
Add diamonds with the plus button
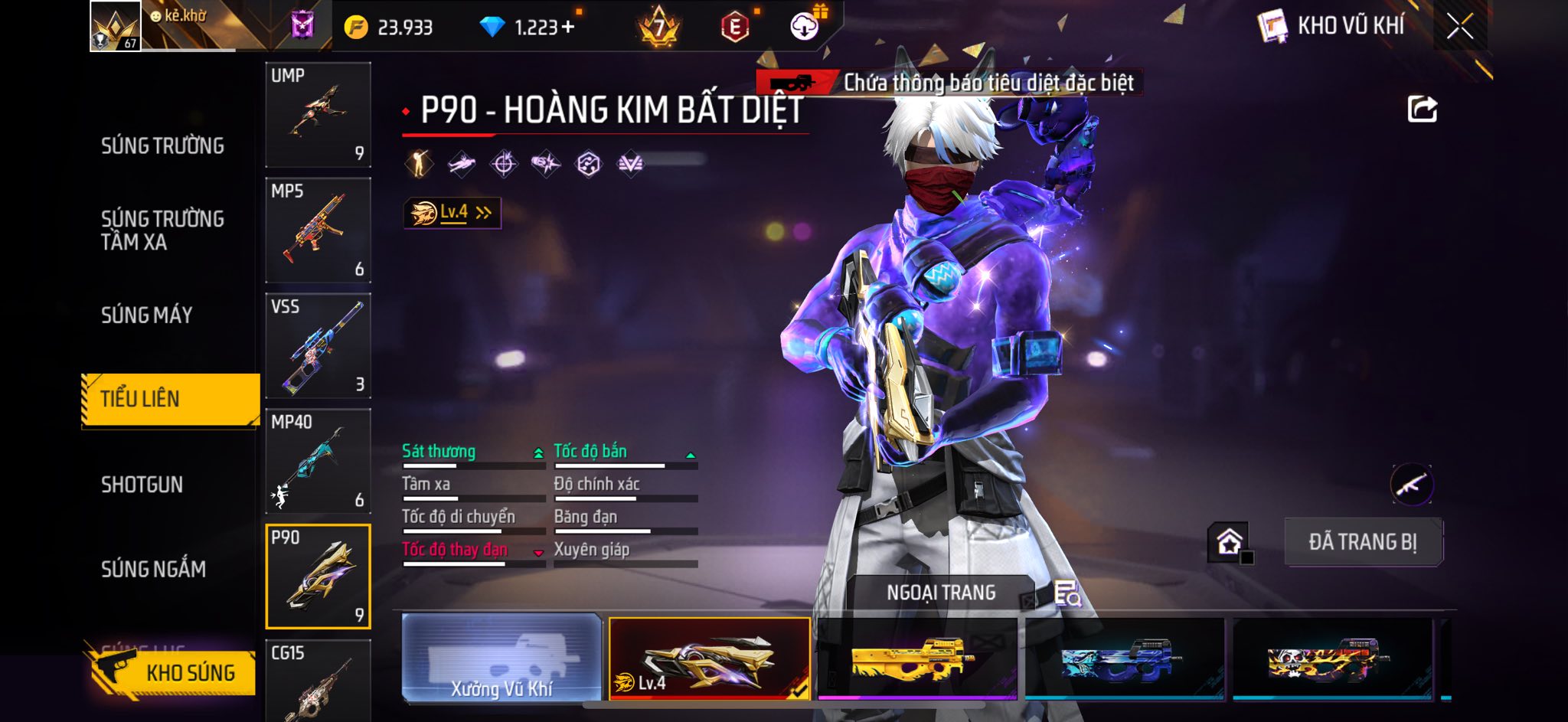click(567, 28)
